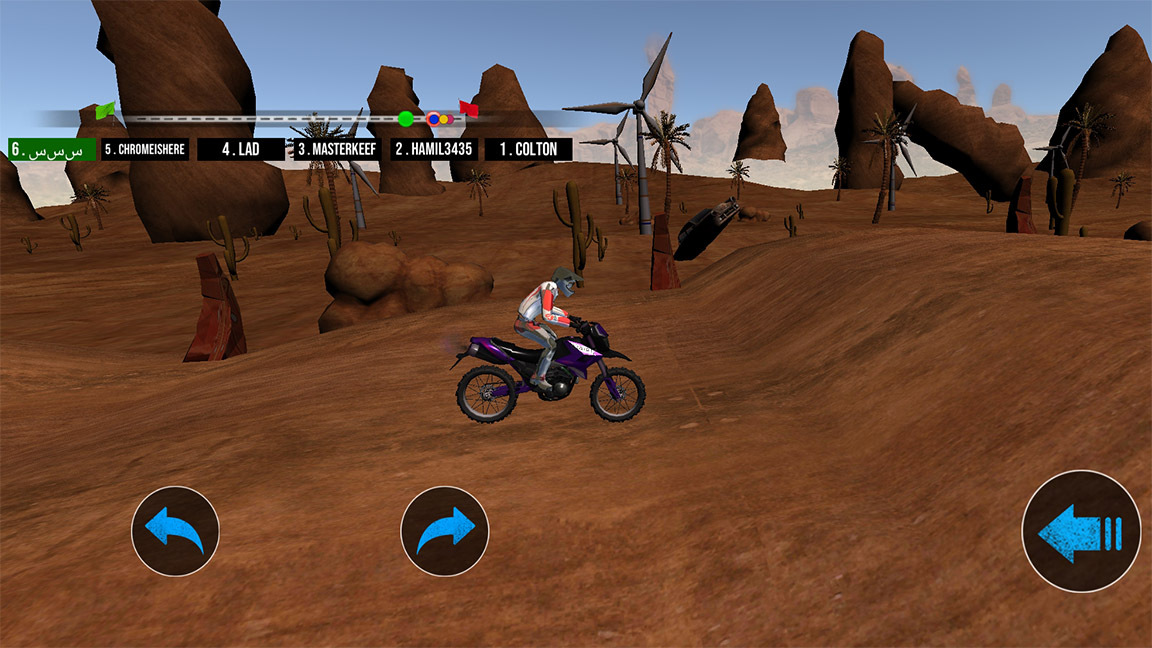
Task: Hit the brake arrow button
Action: [x=1081, y=531]
